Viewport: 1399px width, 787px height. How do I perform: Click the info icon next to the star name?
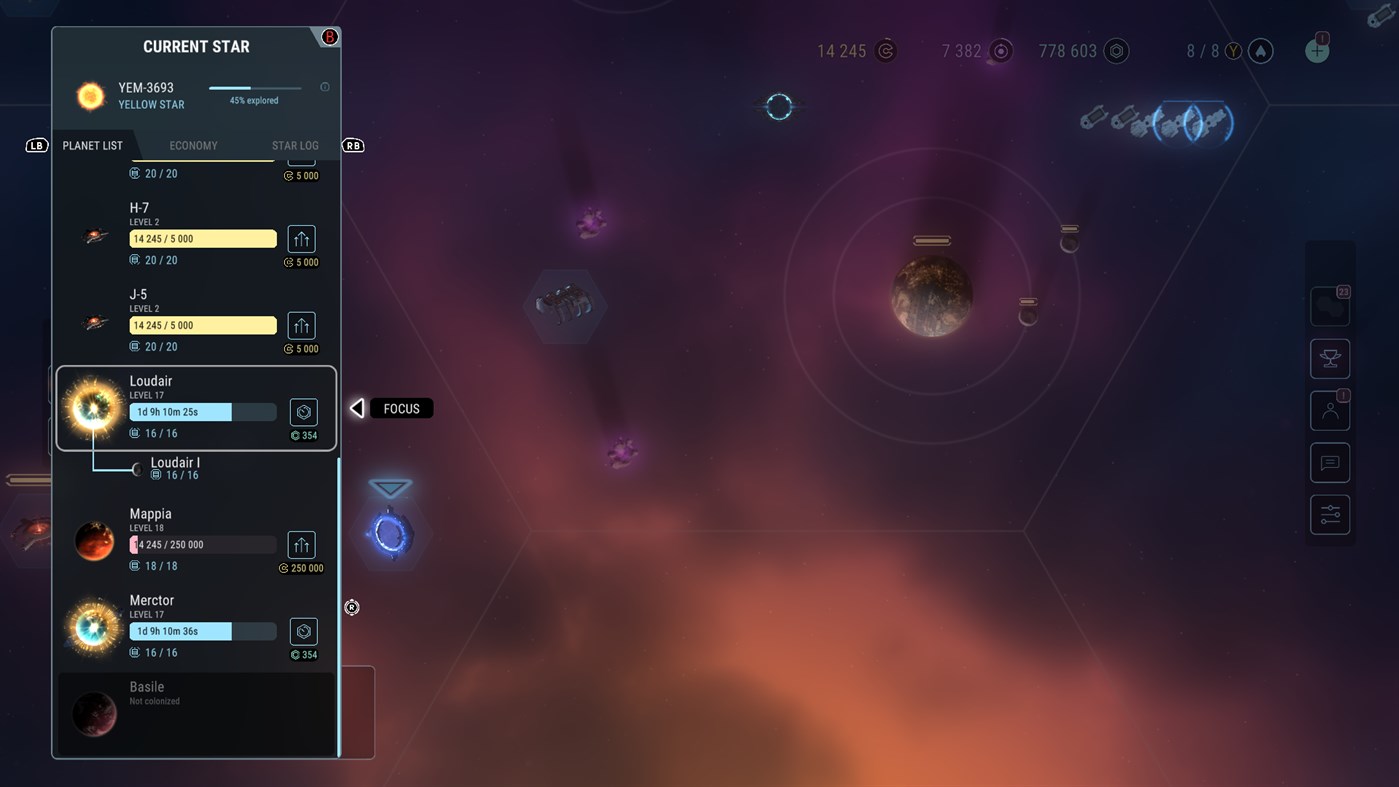[324, 87]
